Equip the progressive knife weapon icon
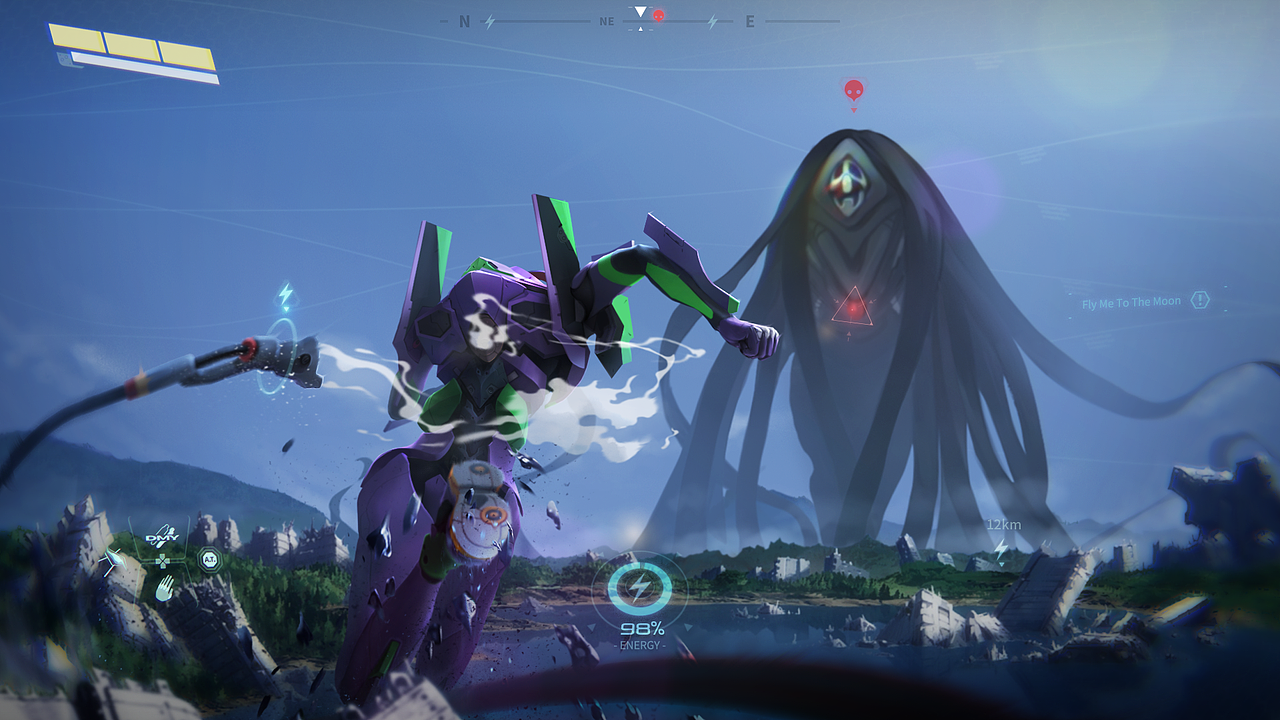 pyautogui.click(x=111, y=563)
